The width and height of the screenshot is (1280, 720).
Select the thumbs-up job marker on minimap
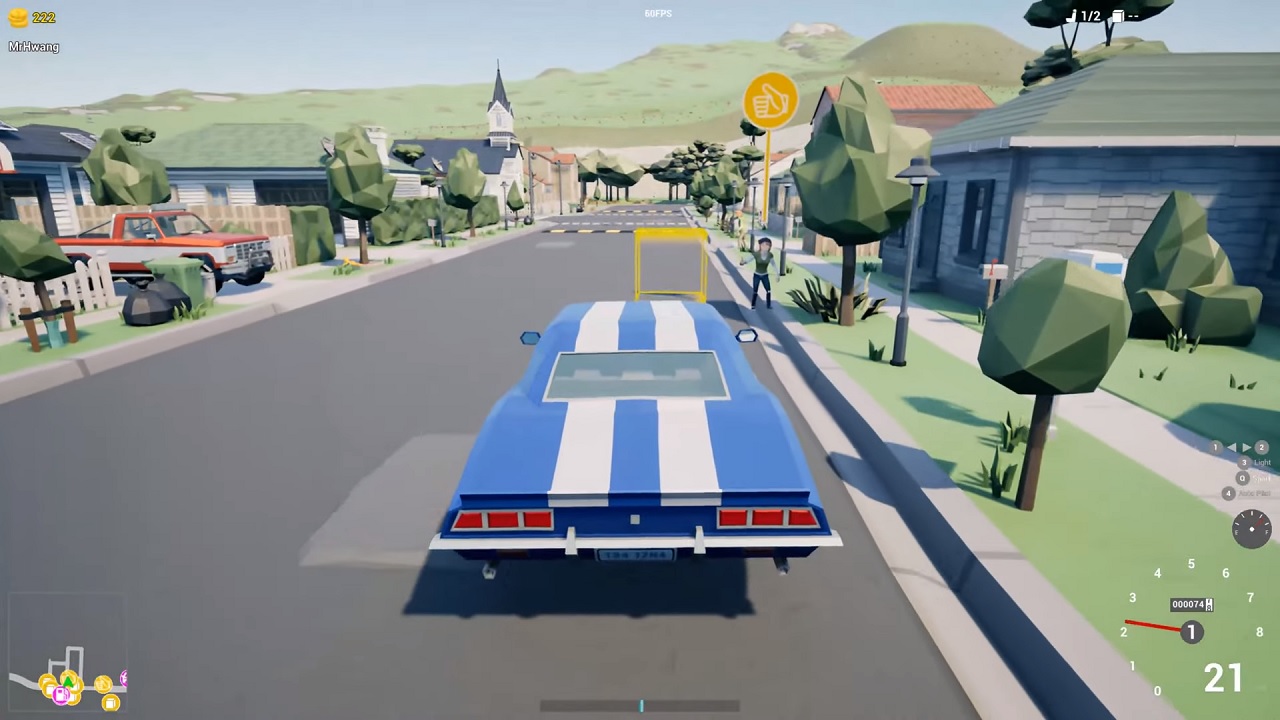click(x=103, y=684)
